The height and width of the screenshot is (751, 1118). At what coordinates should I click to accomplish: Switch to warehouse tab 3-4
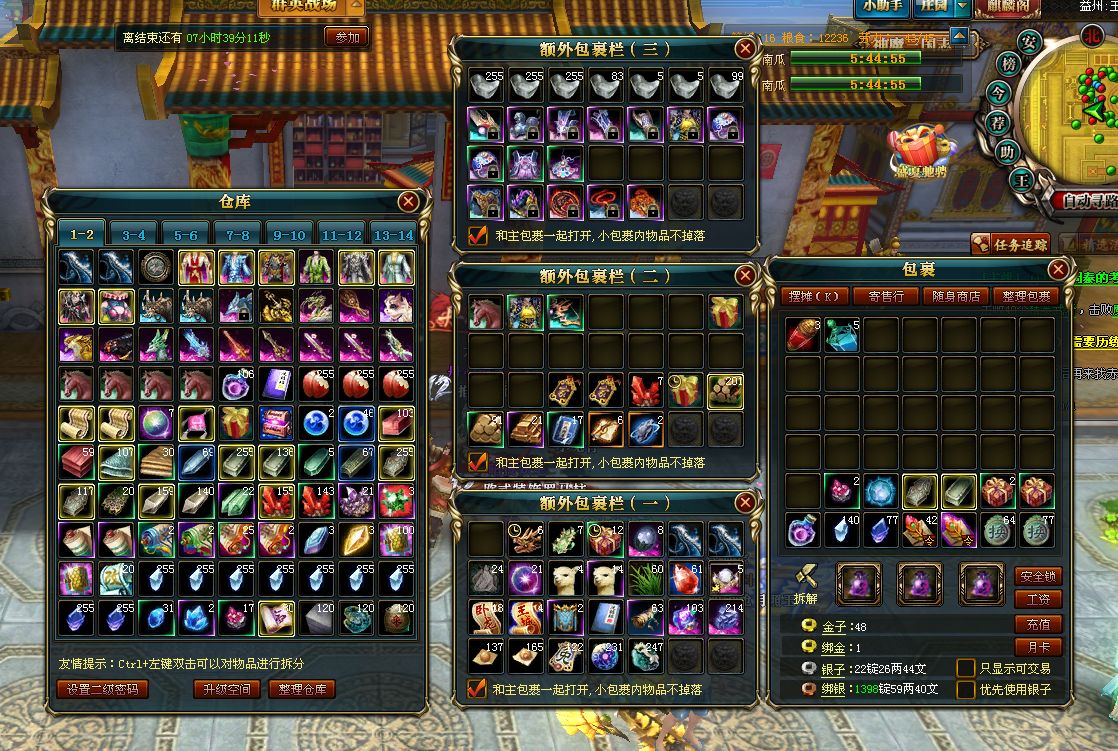pyautogui.click(x=134, y=235)
